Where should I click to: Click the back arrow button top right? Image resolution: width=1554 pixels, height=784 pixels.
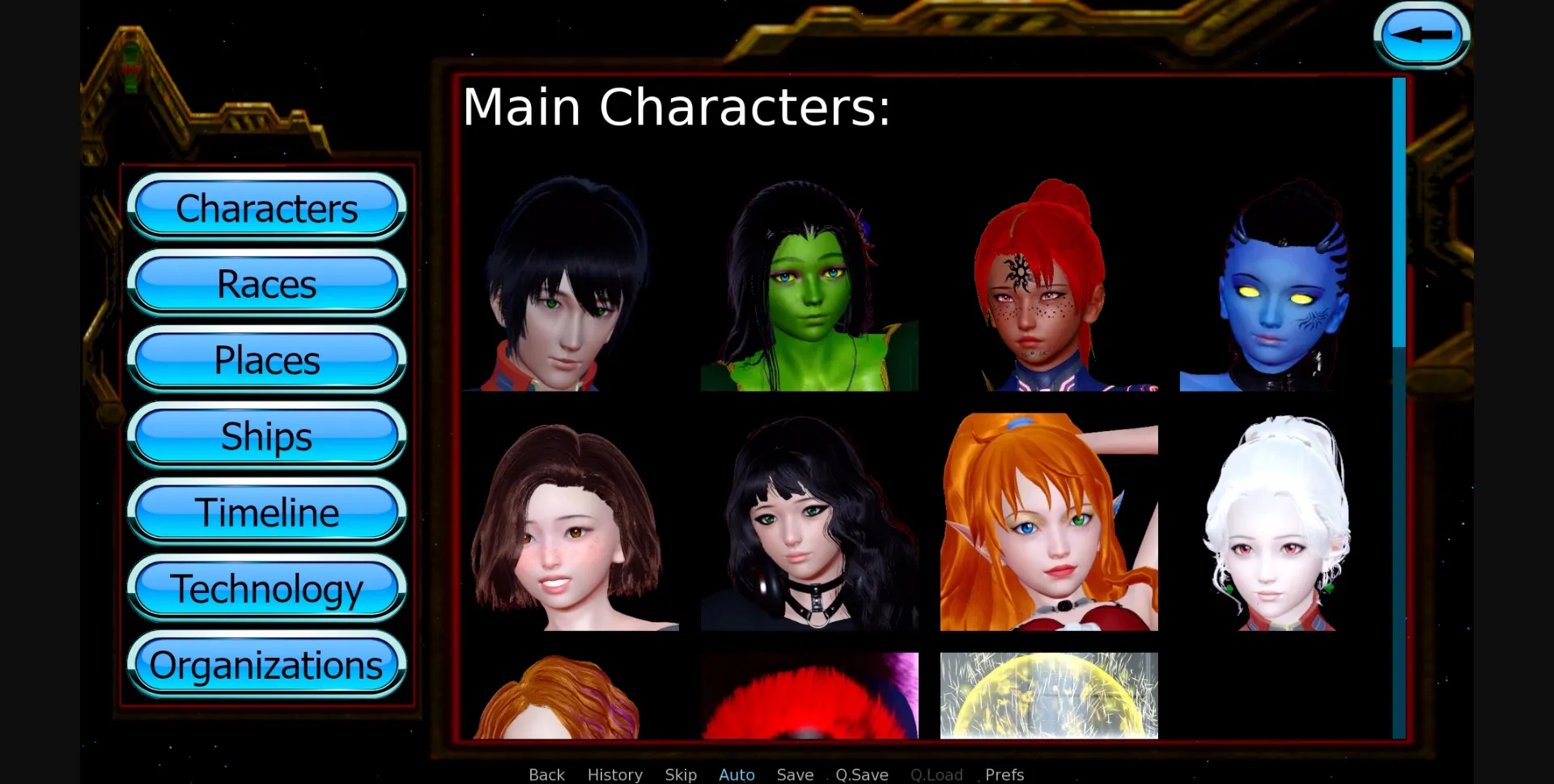[x=1420, y=34]
